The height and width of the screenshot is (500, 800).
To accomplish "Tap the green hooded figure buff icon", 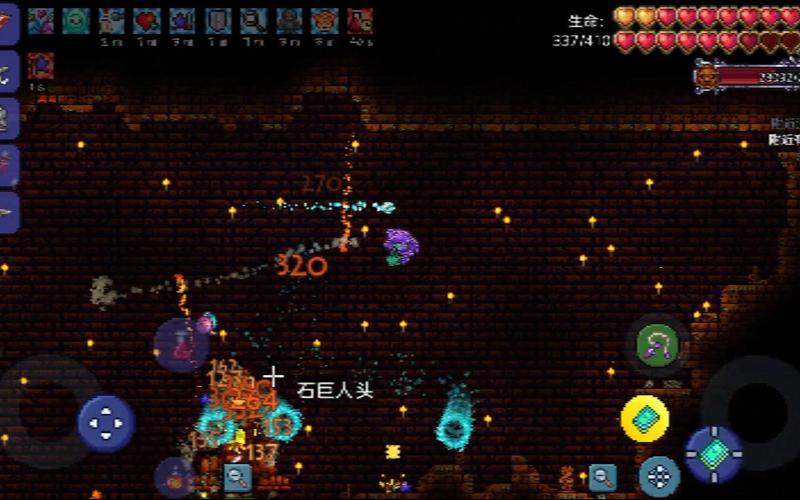I will 76,20.
